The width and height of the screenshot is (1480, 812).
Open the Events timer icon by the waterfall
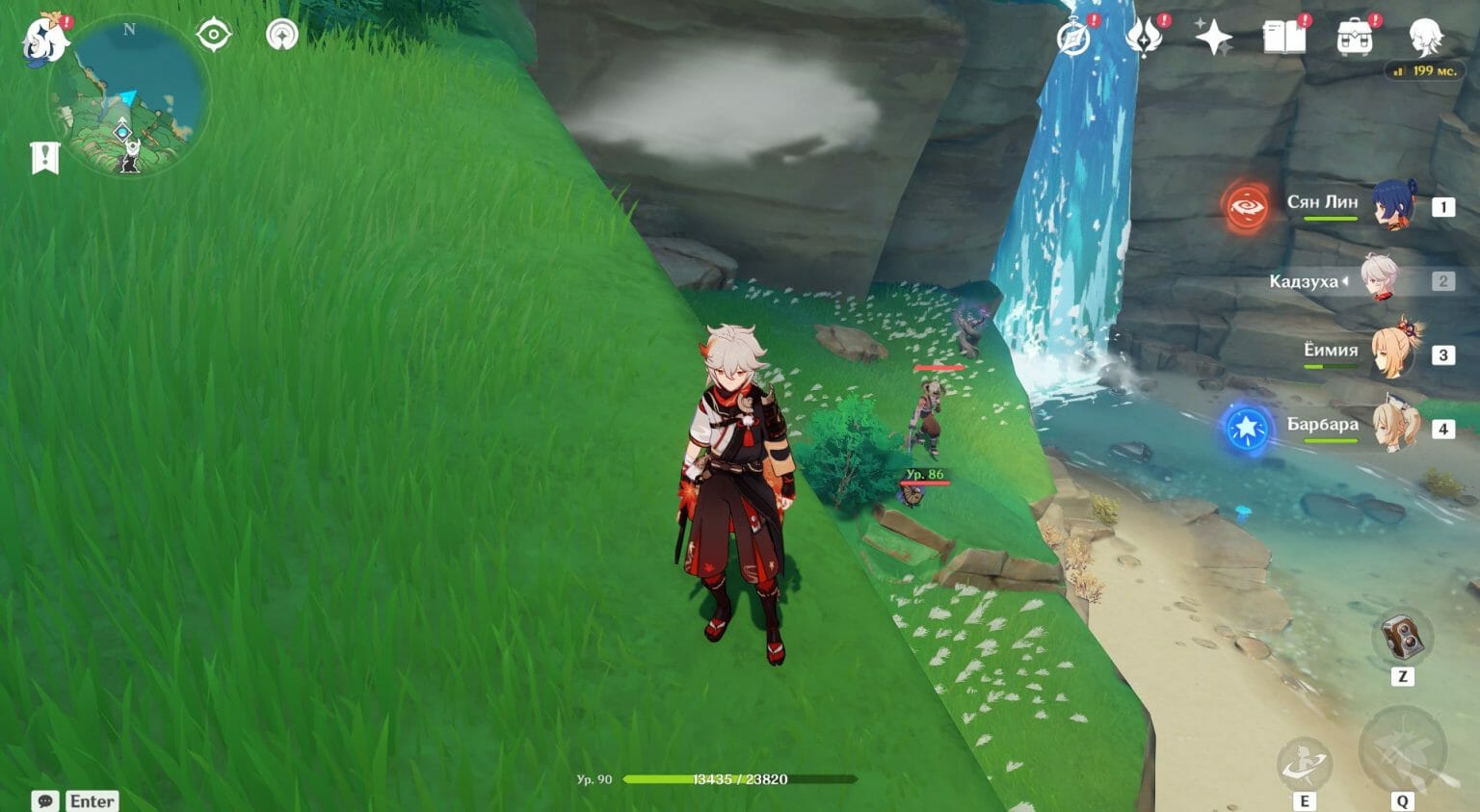(x=1073, y=37)
